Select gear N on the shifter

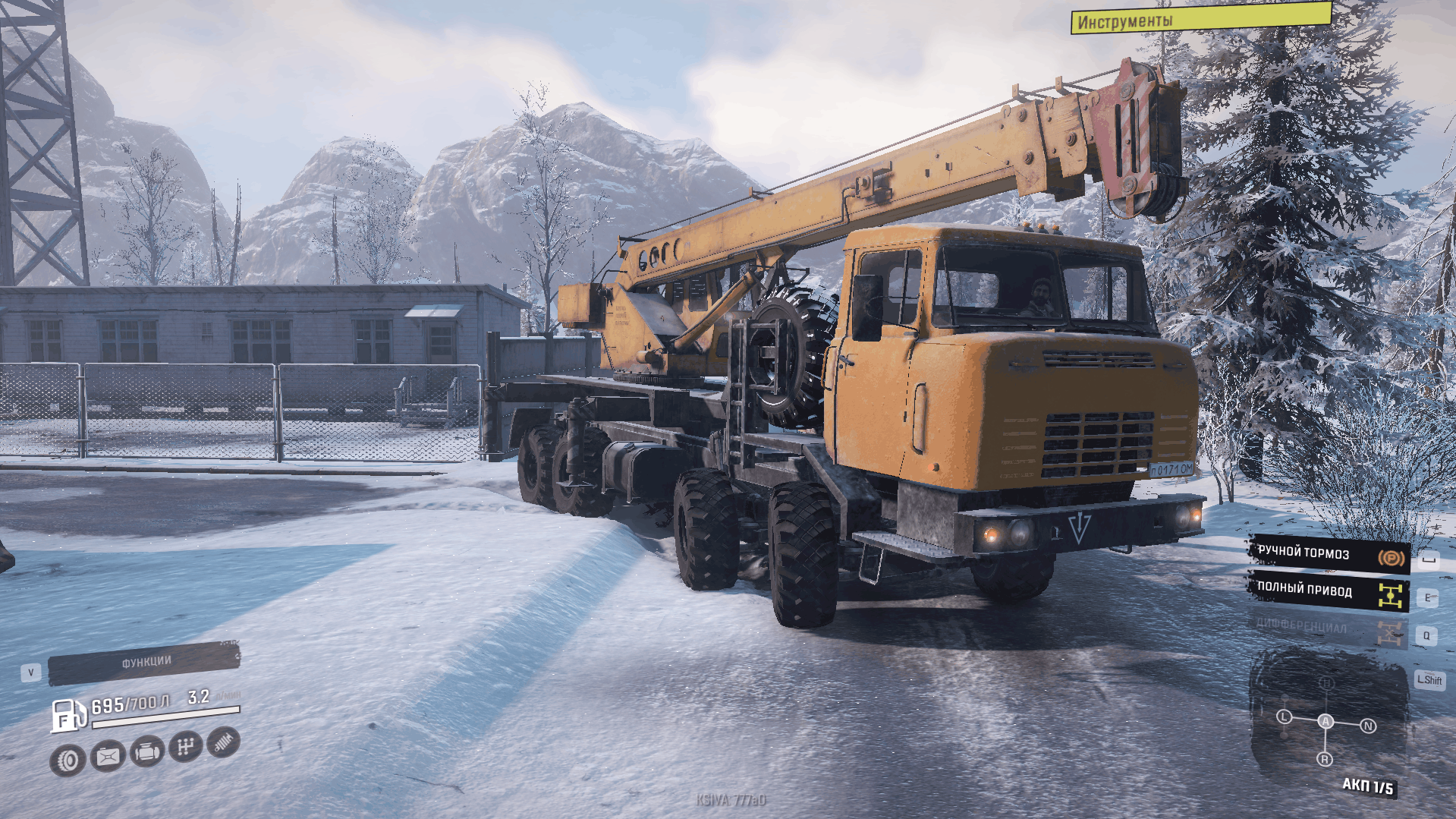coord(1368,726)
